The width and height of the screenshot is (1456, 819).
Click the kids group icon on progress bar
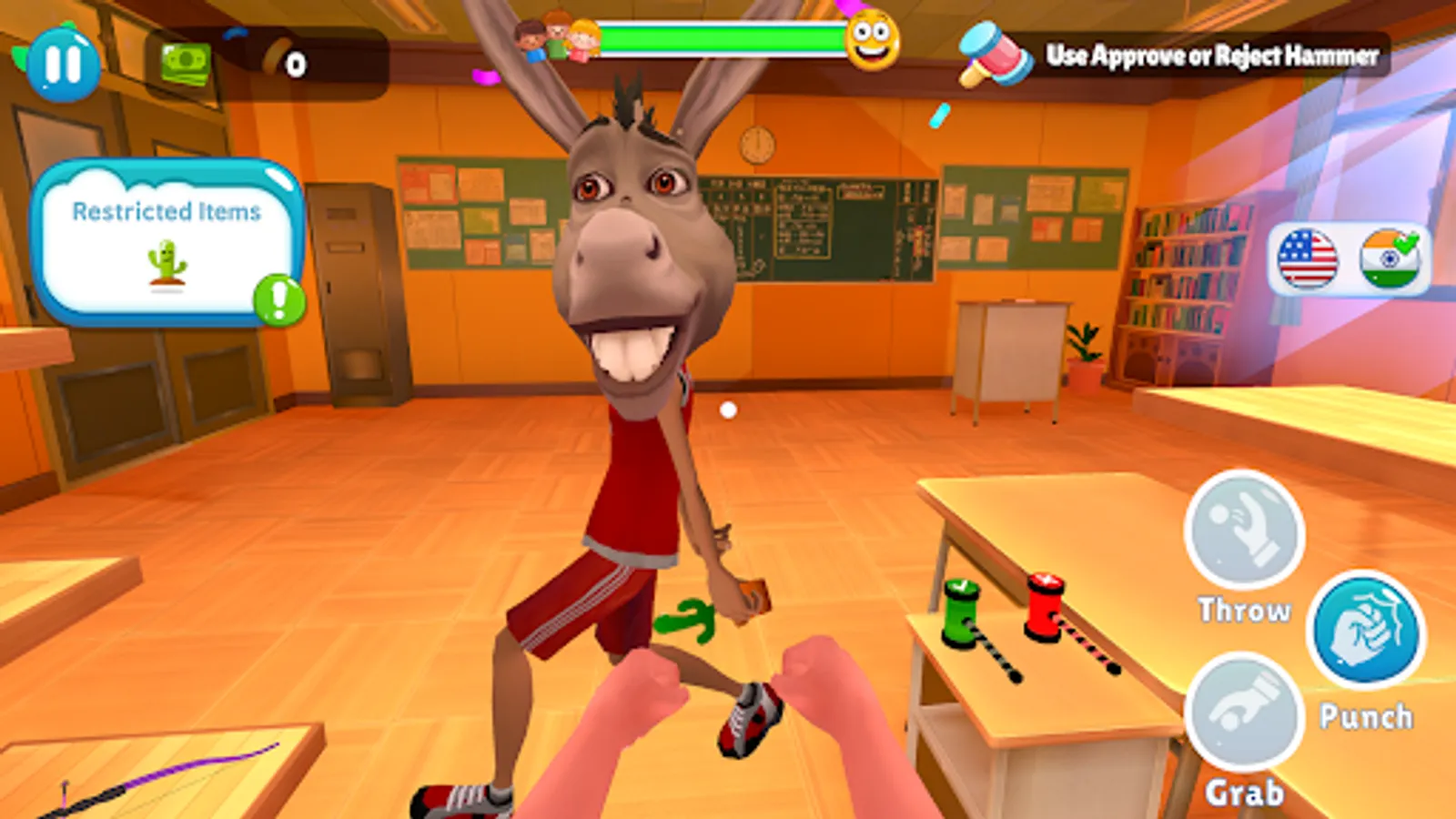click(x=551, y=38)
